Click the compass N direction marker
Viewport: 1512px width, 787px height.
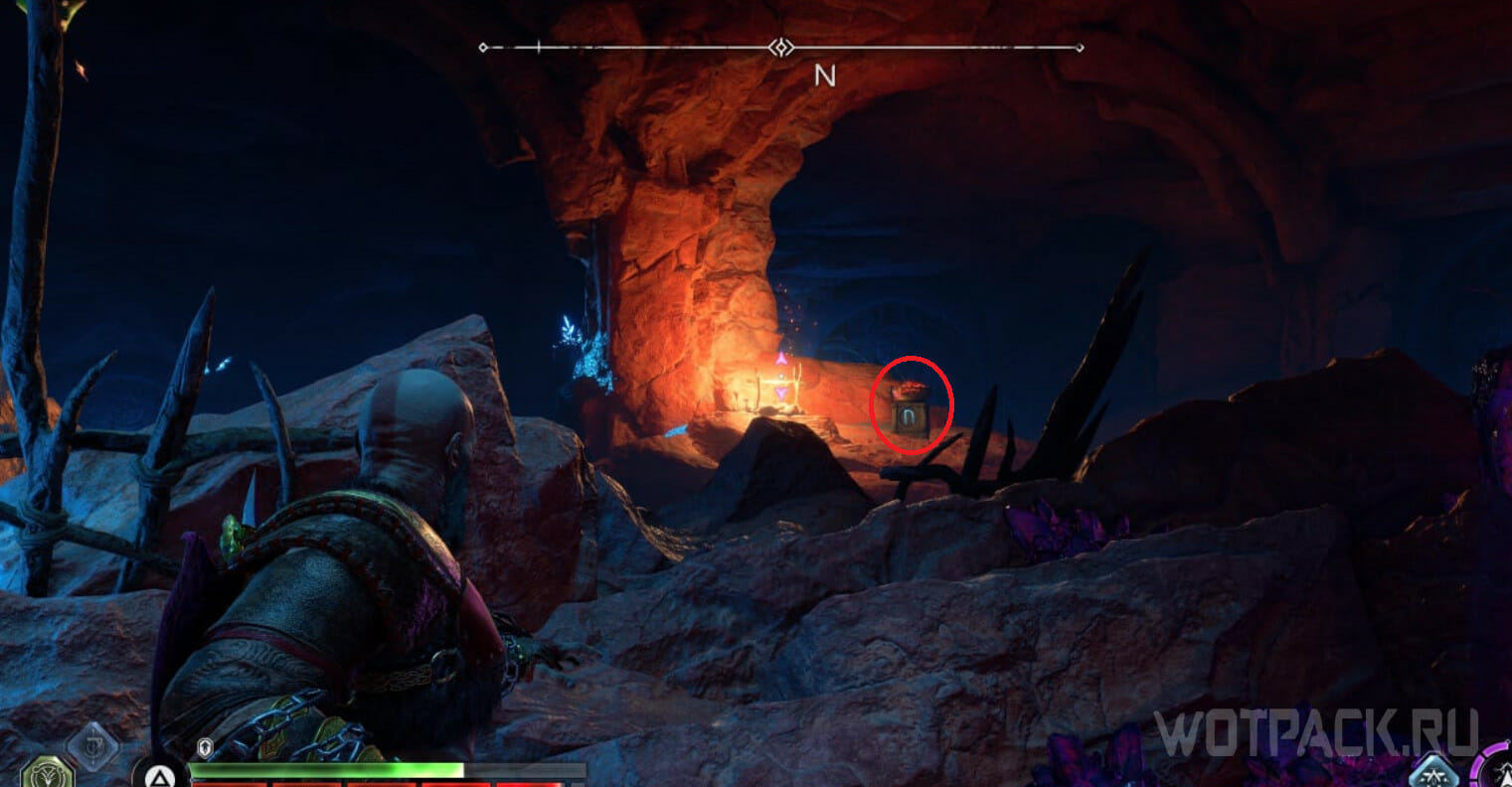coord(824,76)
